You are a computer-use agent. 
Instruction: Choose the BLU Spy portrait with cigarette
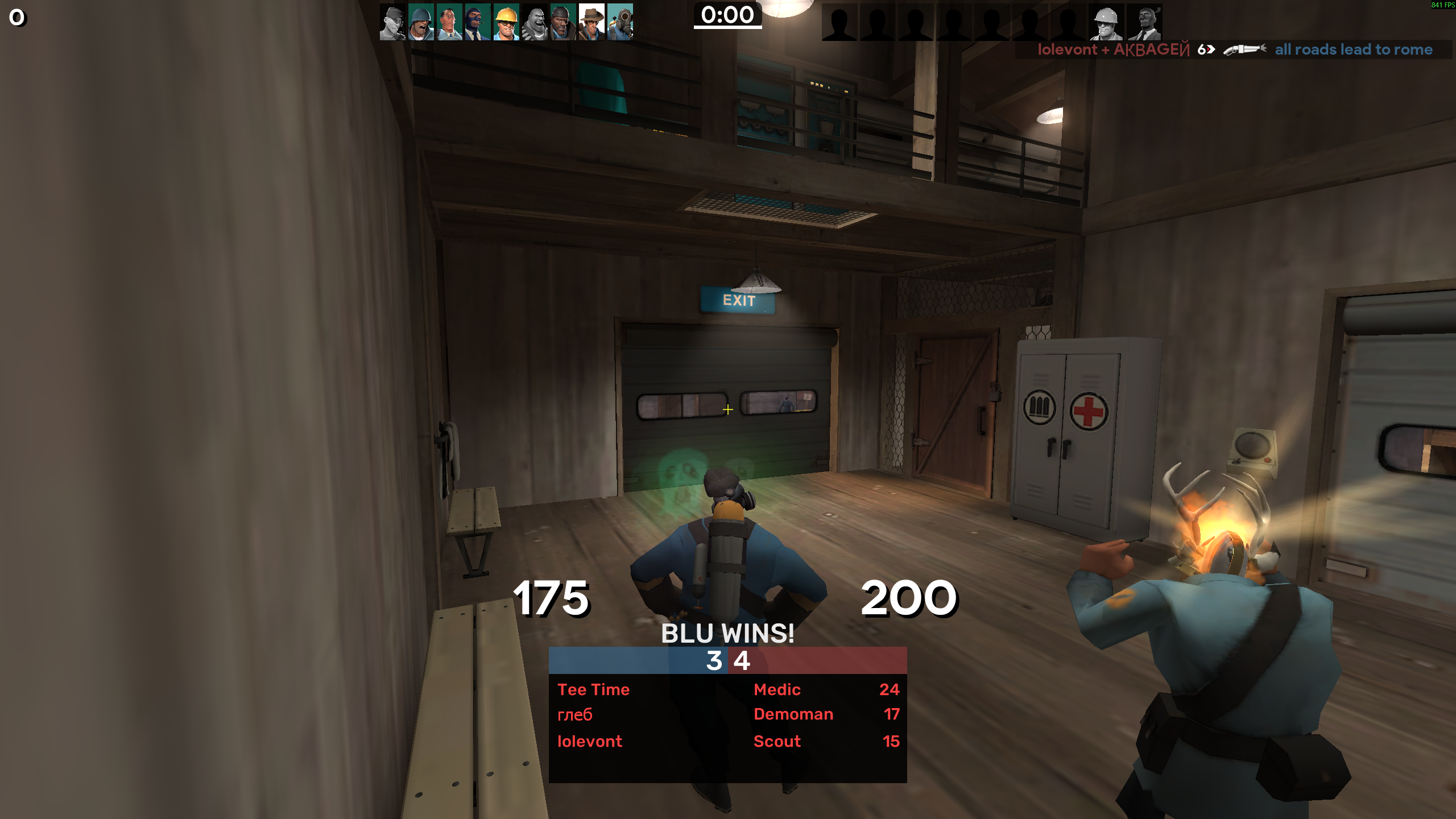pyautogui.click(x=478, y=23)
